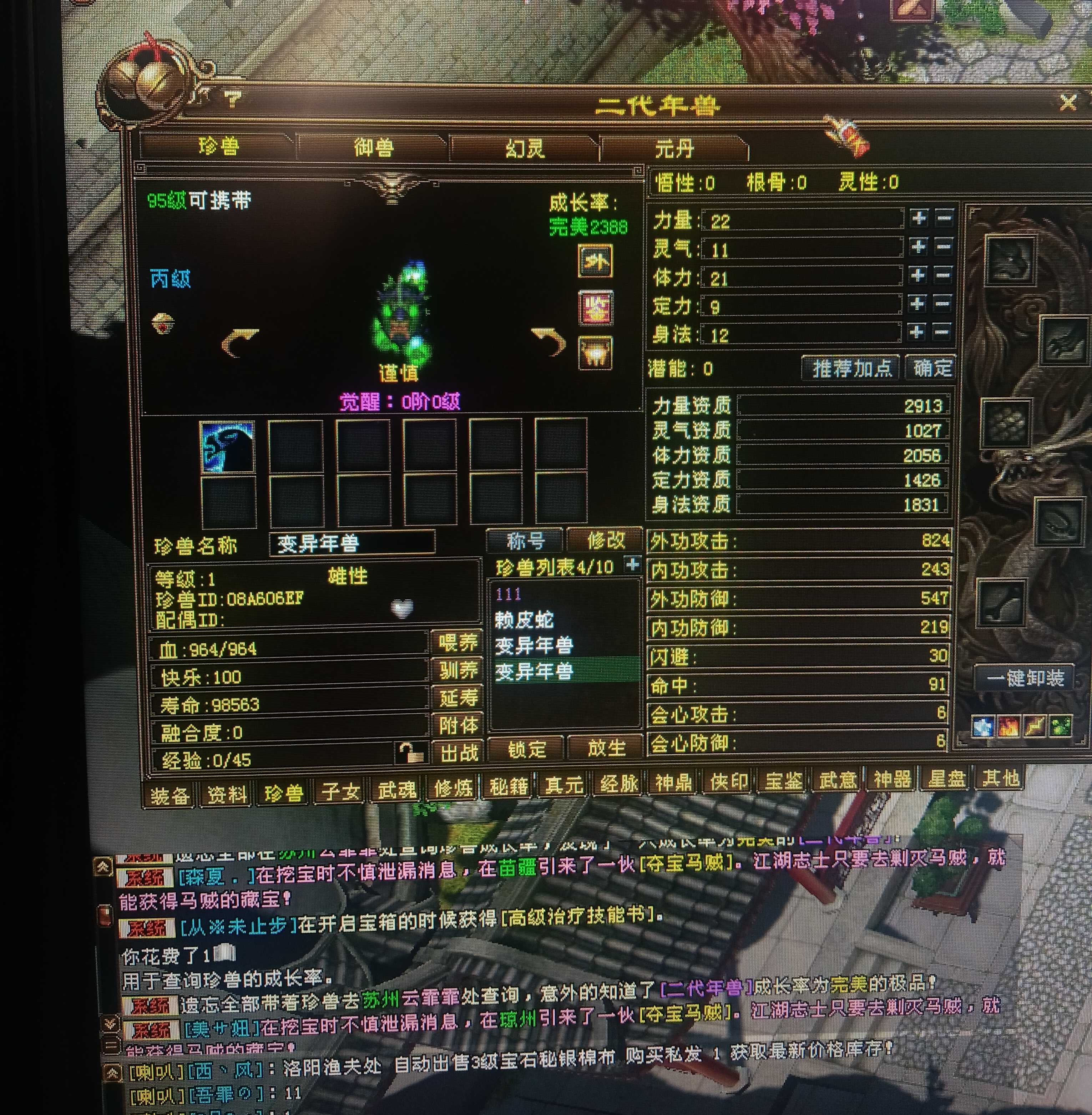The image size is (1092, 1115).
Task: Confirm attribute points with 确定
Action: pyautogui.click(x=932, y=368)
